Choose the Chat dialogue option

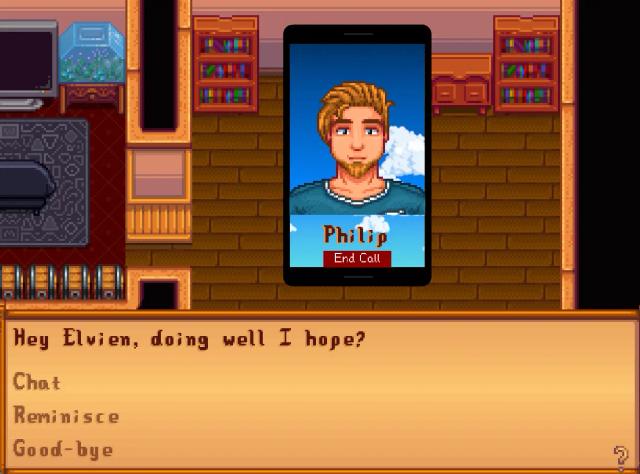tap(38, 382)
